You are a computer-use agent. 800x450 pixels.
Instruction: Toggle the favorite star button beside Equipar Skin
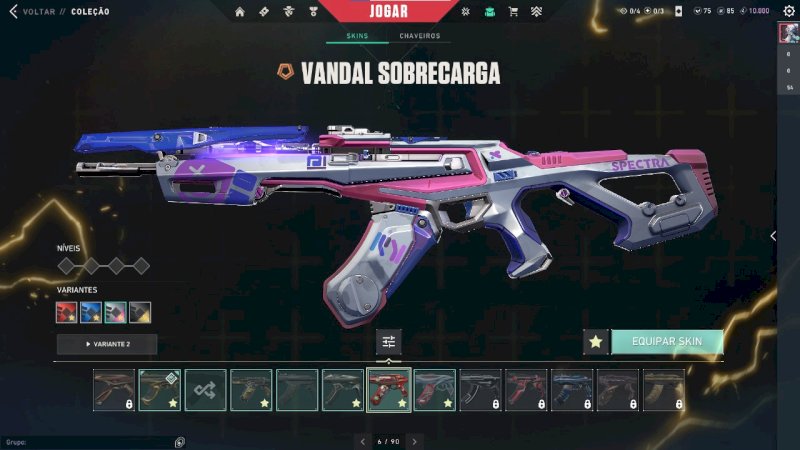click(x=596, y=342)
